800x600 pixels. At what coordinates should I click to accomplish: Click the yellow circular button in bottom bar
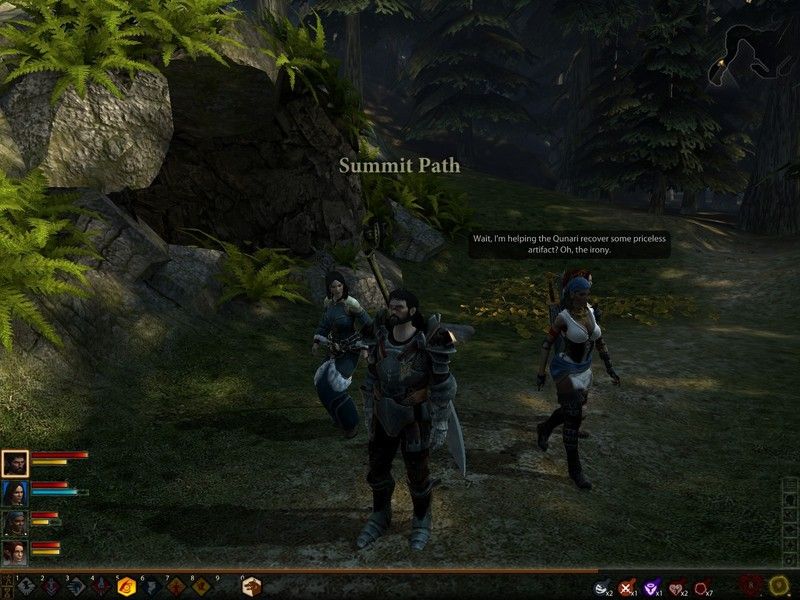coord(779,586)
